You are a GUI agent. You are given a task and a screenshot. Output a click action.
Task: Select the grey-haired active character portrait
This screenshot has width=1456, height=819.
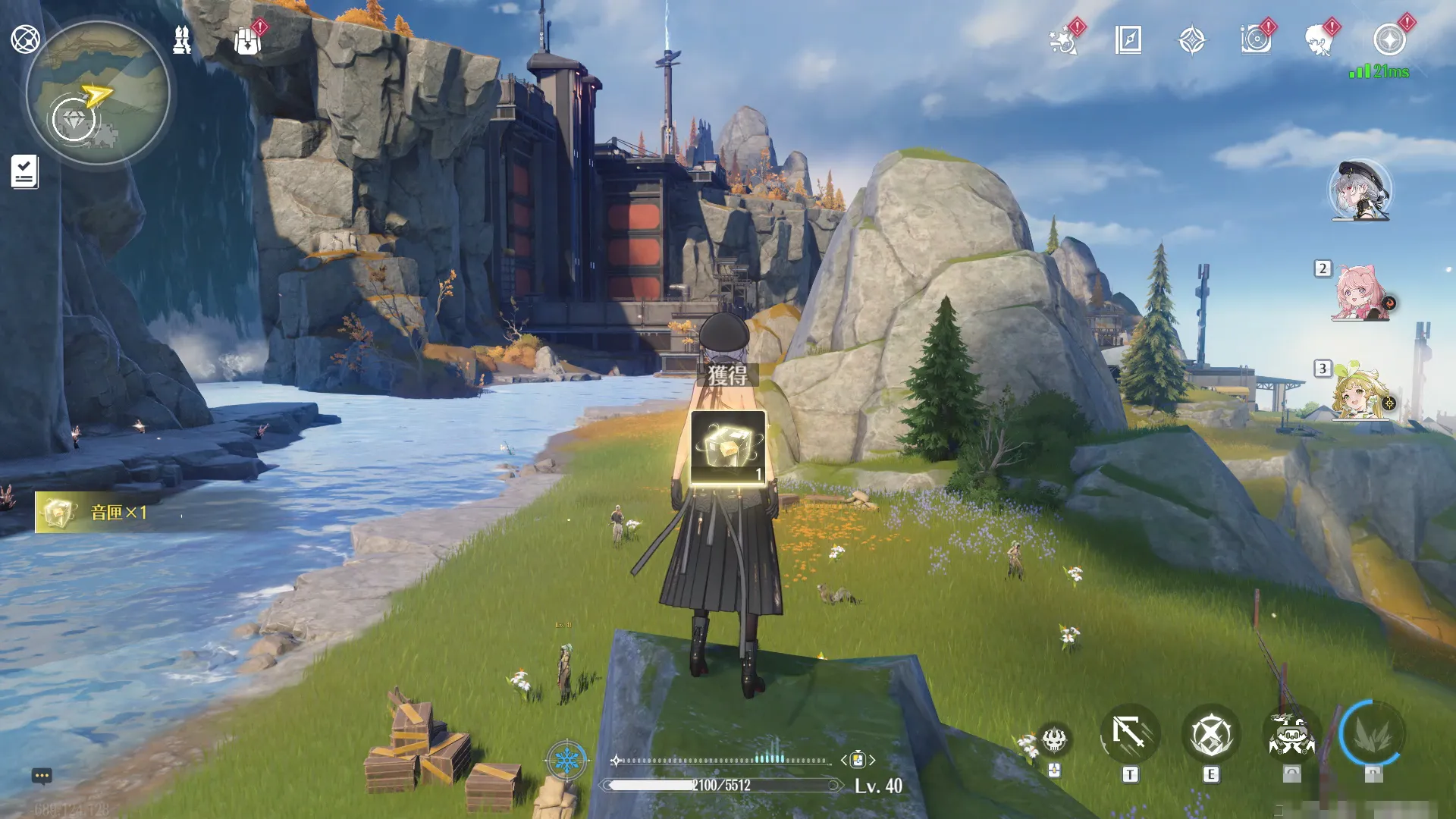click(1360, 190)
